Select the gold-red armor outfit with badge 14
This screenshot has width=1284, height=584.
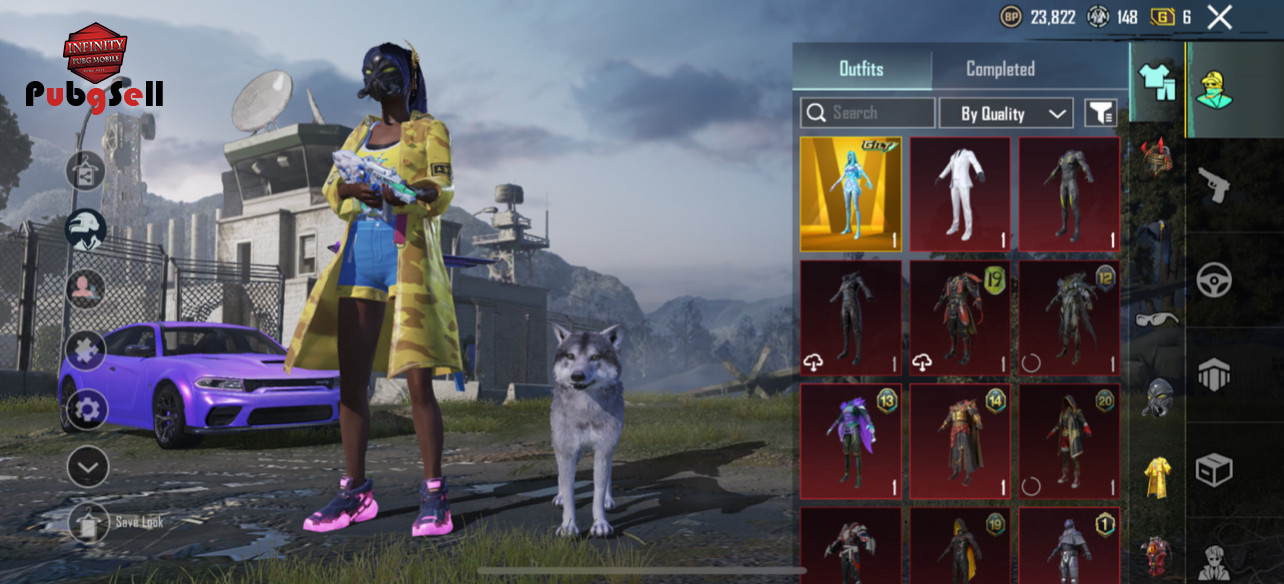(x=960, y=441)
